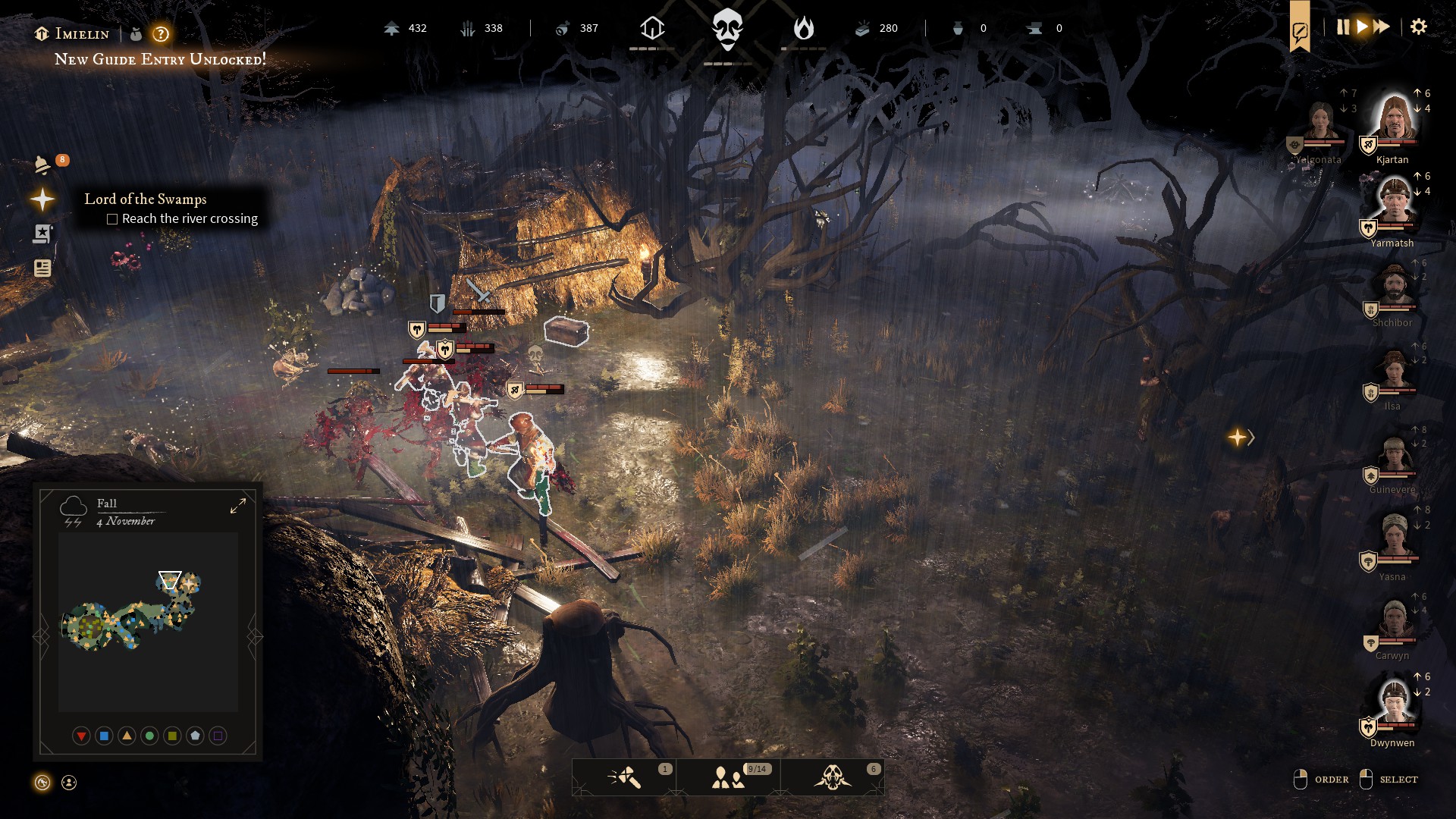Toggle the red triangle map filter
This screenshot has height=819, width=1456.
point(81,736)
